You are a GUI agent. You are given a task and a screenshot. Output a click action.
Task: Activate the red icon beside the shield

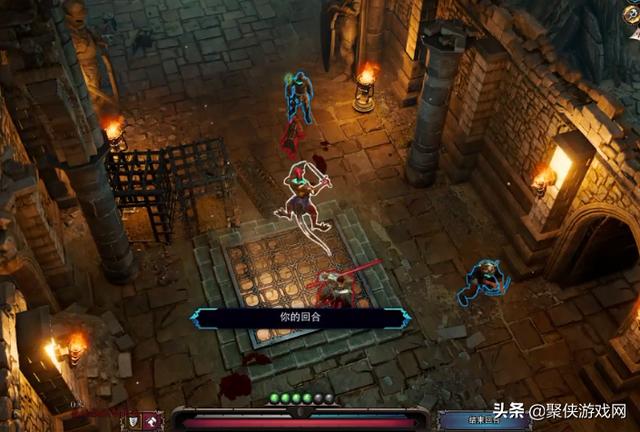(x=153, y=420)
